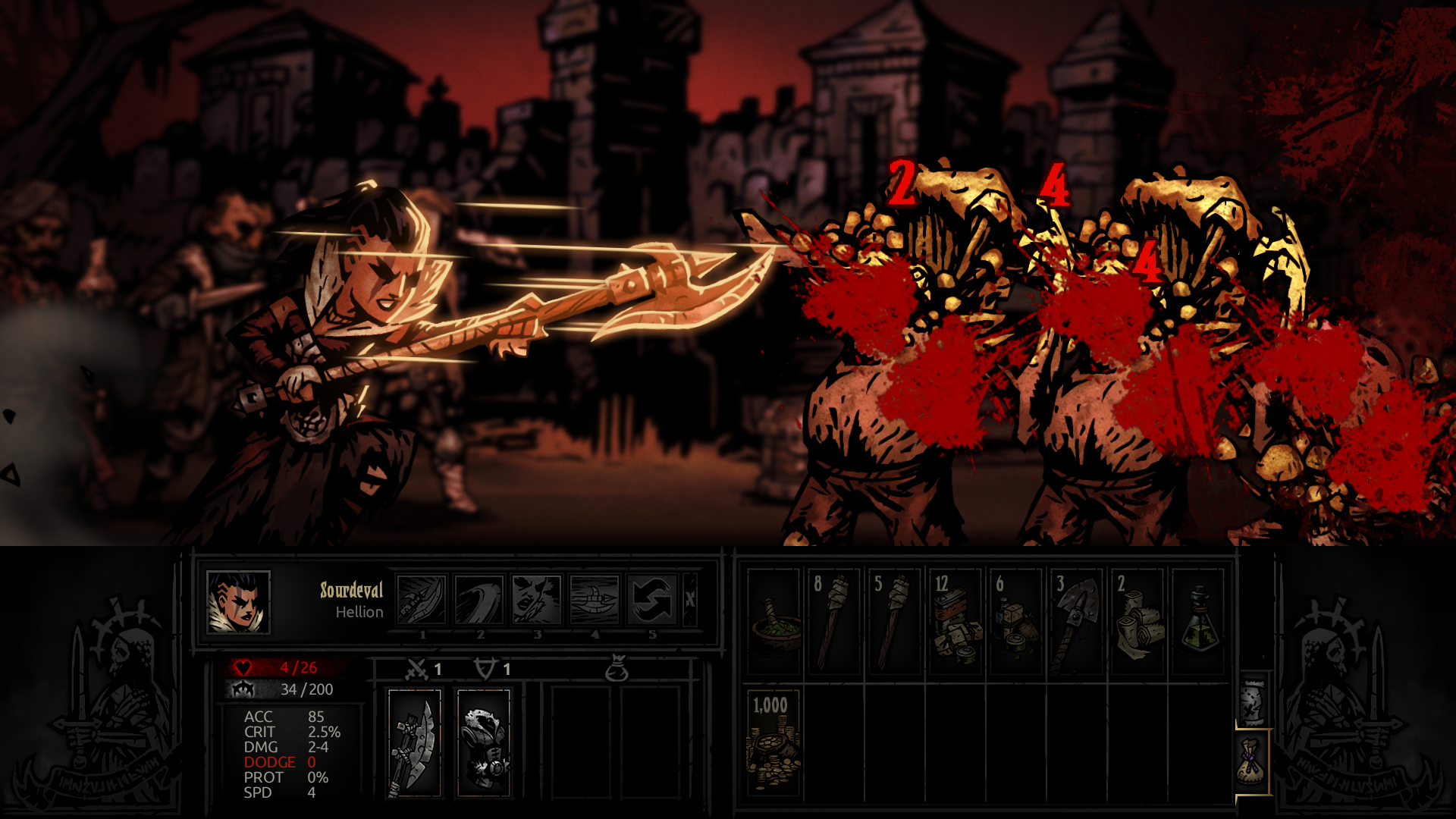Inspect the equipped armor piece
1456x819 pixels.
484,743
